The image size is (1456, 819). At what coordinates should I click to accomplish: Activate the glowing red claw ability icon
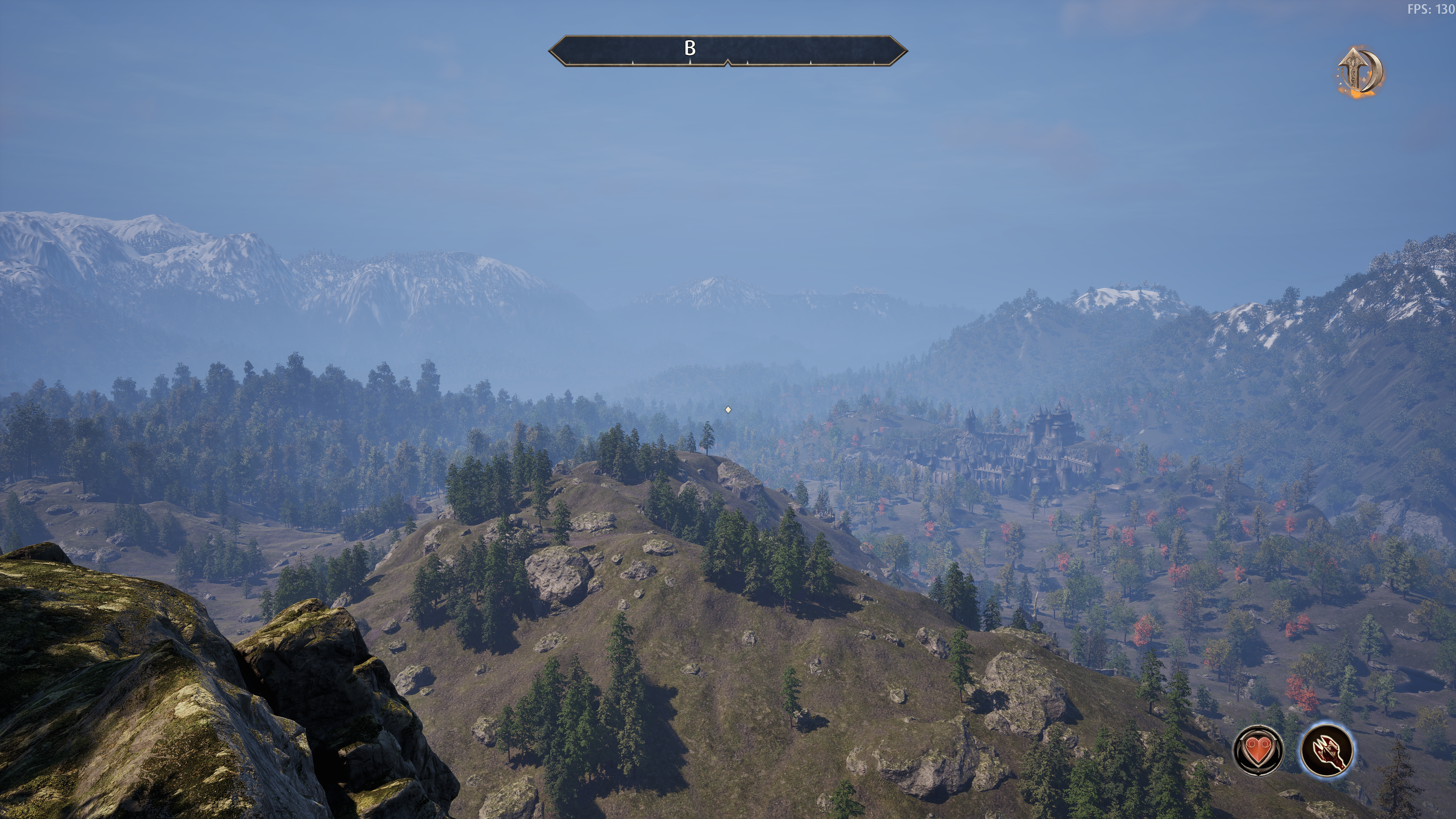click(x=1327, y=750)
